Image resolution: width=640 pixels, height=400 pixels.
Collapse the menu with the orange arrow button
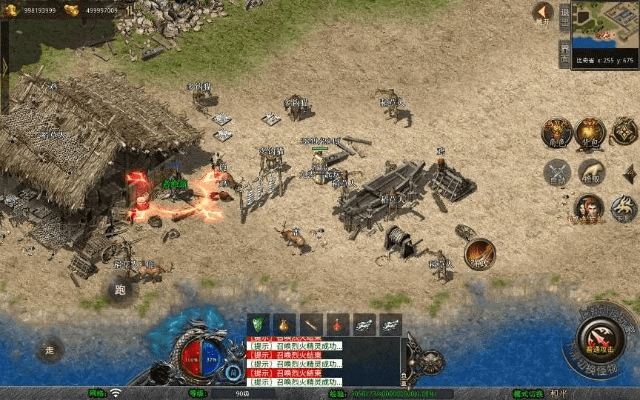tap(543, 13)
